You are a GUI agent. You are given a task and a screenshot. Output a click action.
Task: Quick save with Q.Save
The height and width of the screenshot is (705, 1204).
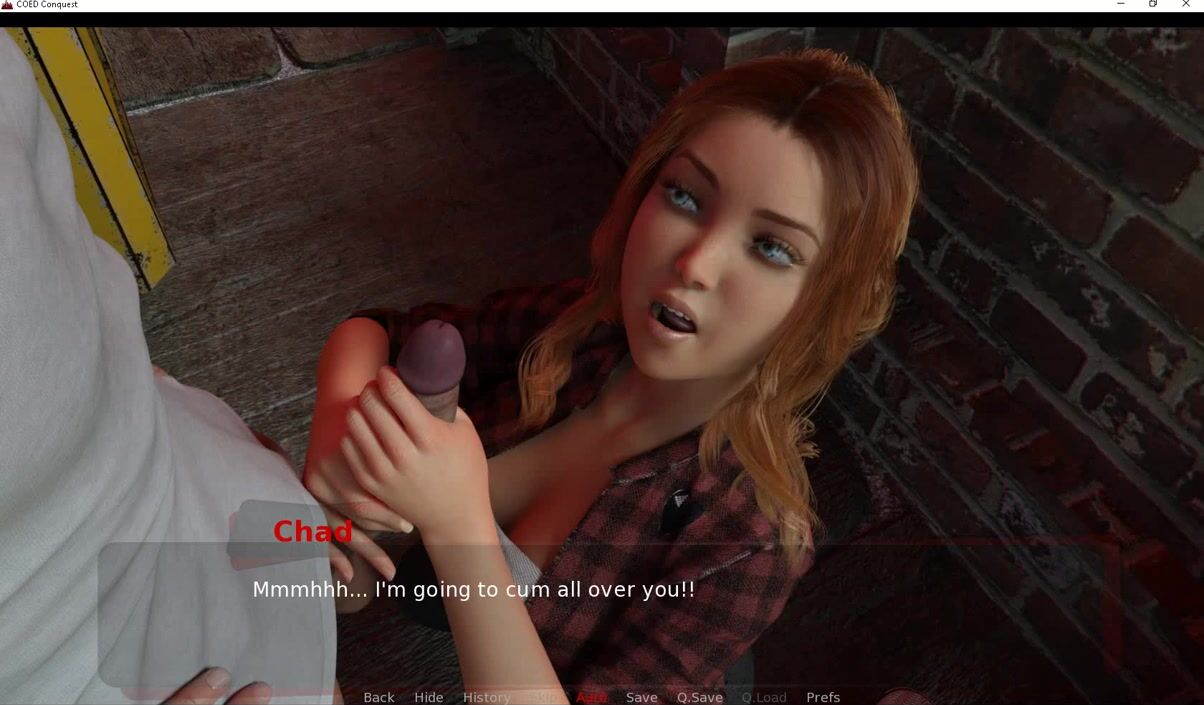point(699,697)
